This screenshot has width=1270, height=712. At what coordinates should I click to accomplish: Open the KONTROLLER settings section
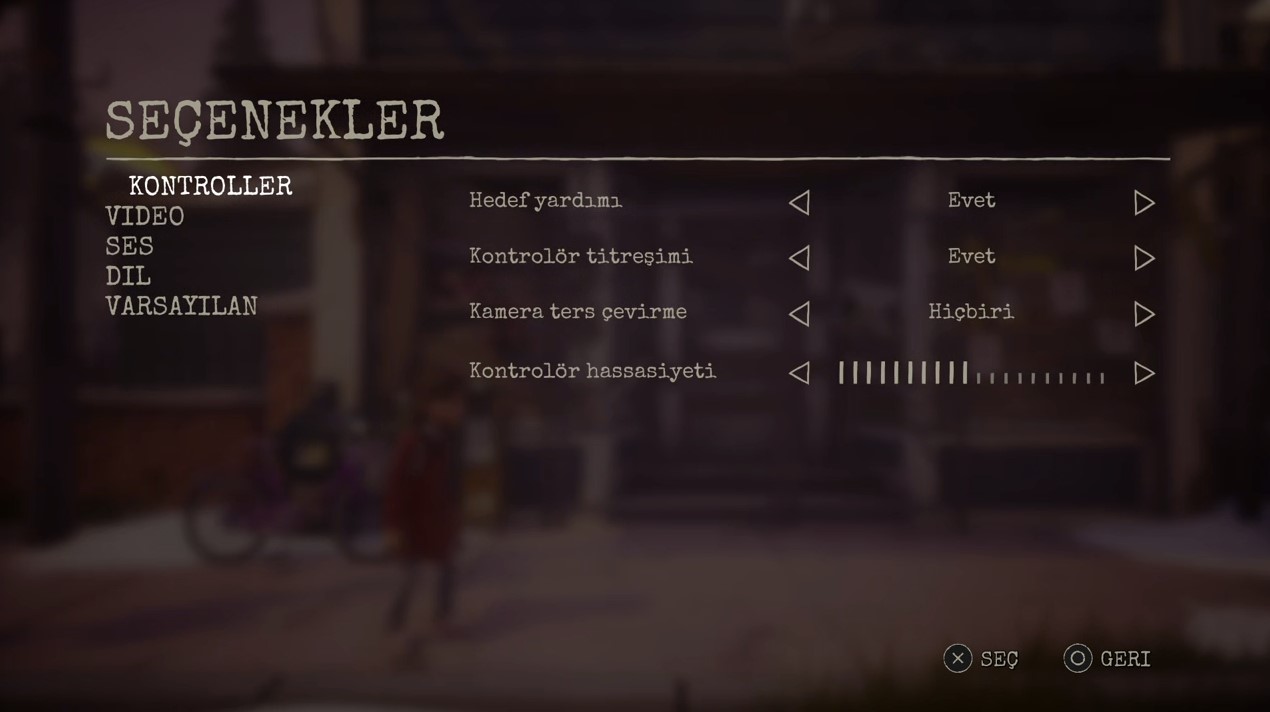point(210,186)
